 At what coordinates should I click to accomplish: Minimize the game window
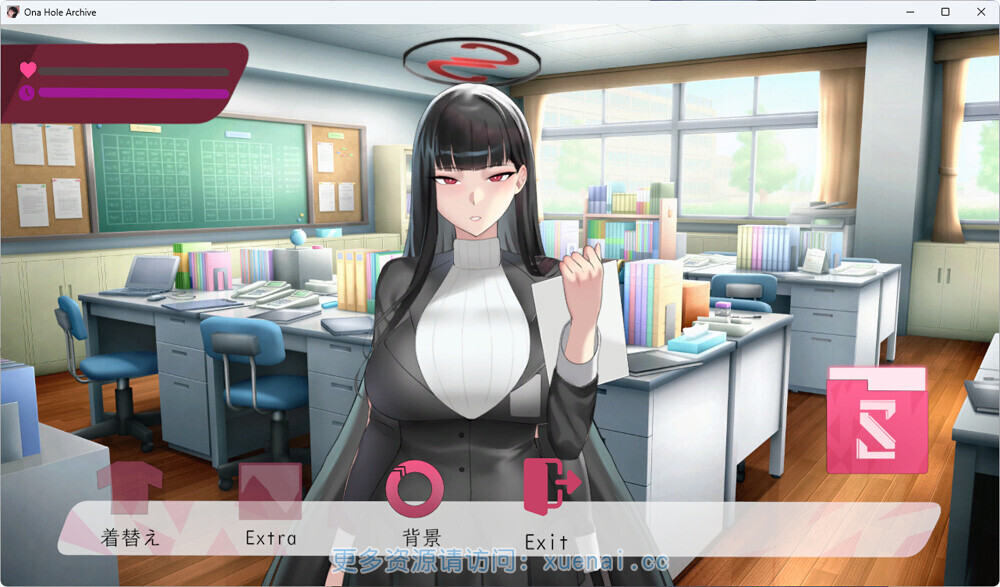(911, 11)
